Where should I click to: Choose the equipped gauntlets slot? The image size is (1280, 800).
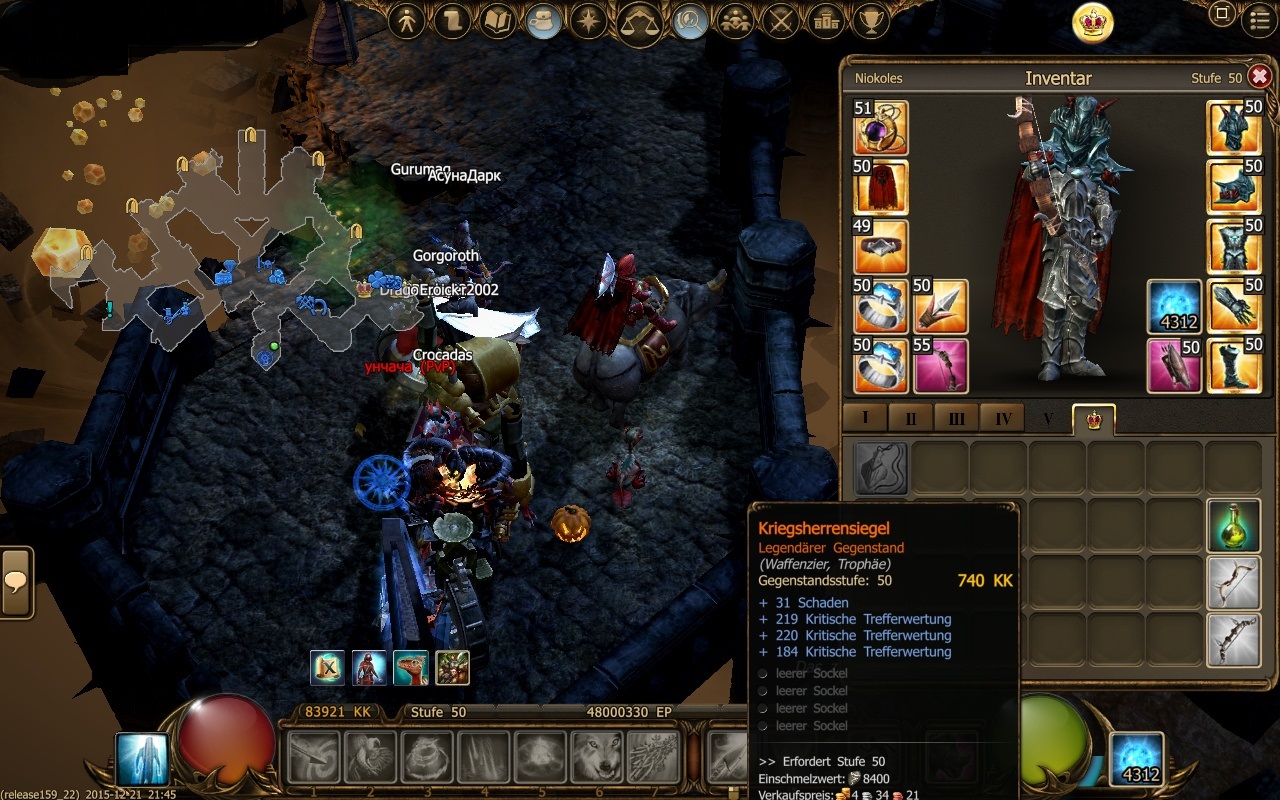click(1234, 306)
